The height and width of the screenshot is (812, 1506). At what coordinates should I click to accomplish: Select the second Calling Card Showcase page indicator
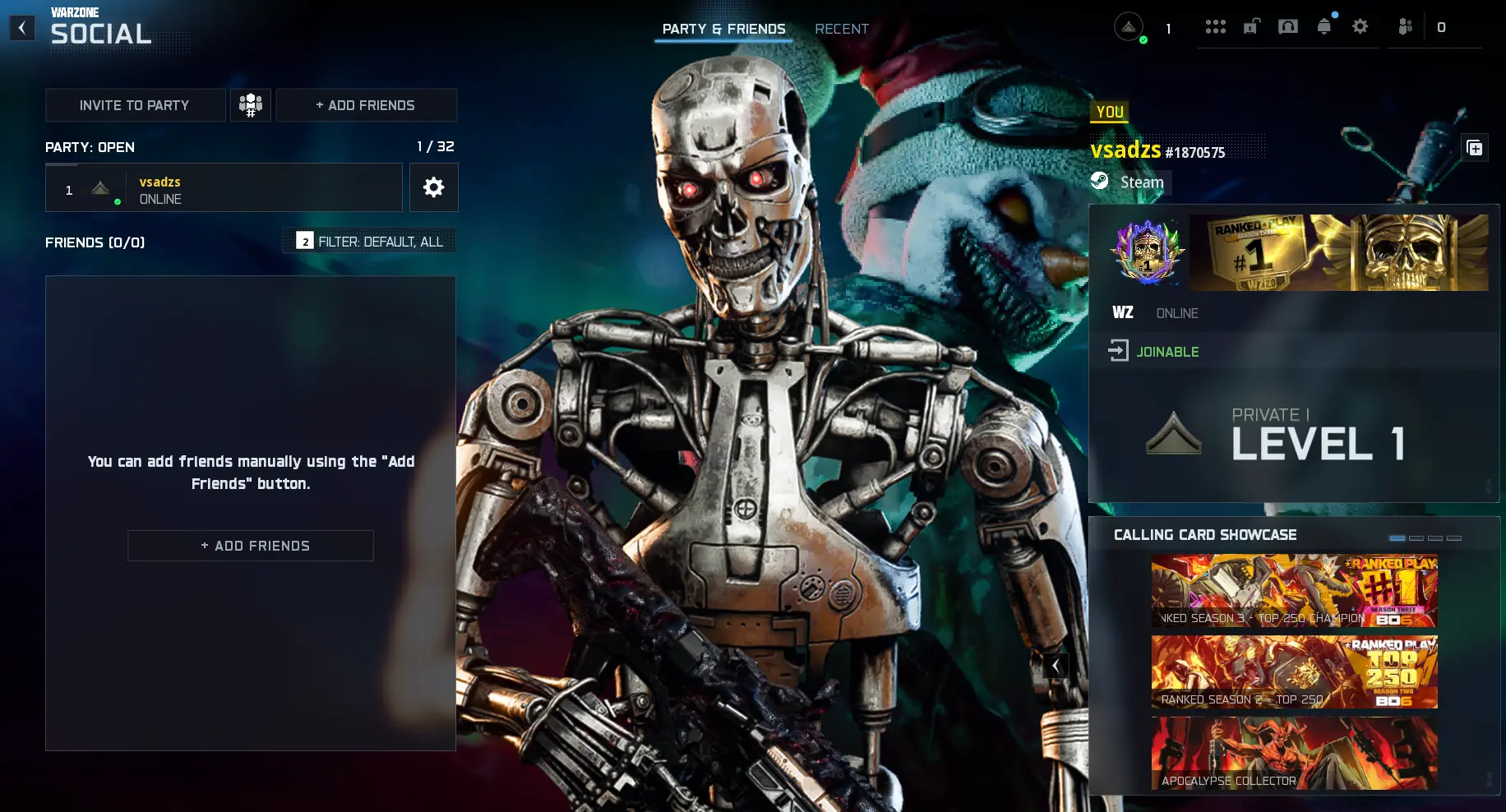1416,537
